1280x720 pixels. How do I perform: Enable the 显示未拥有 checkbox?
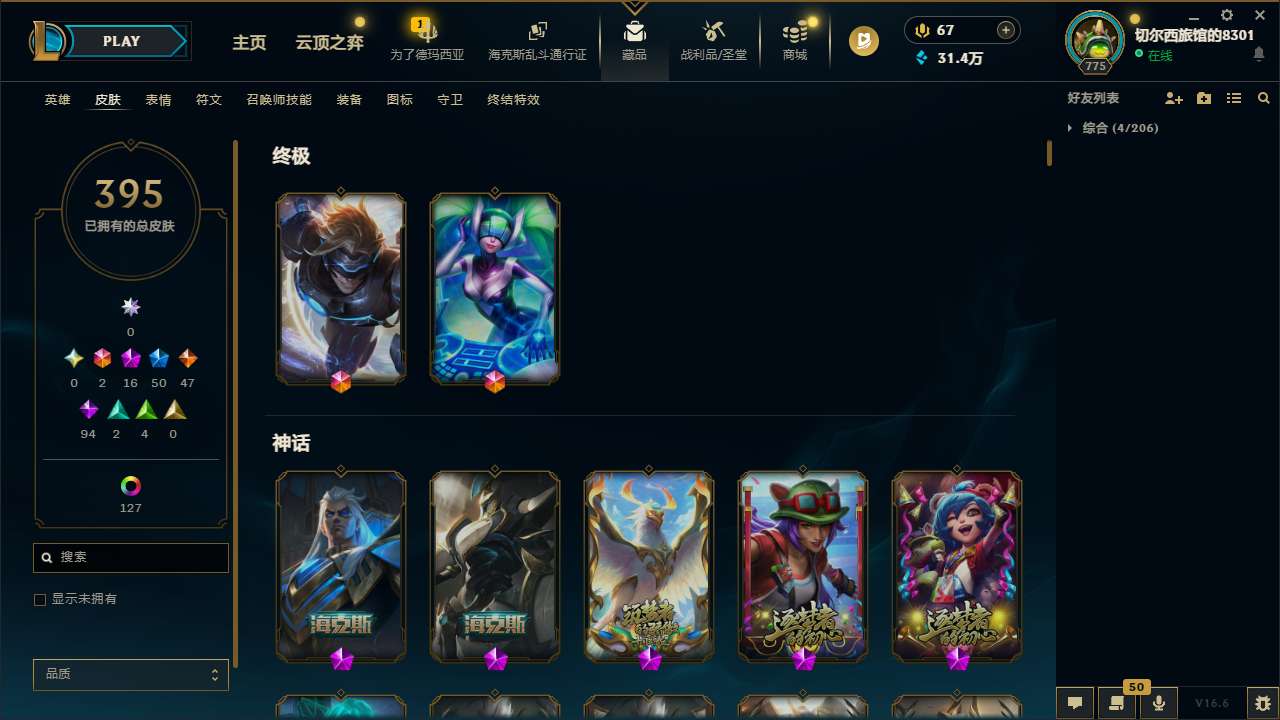(40, 599)
